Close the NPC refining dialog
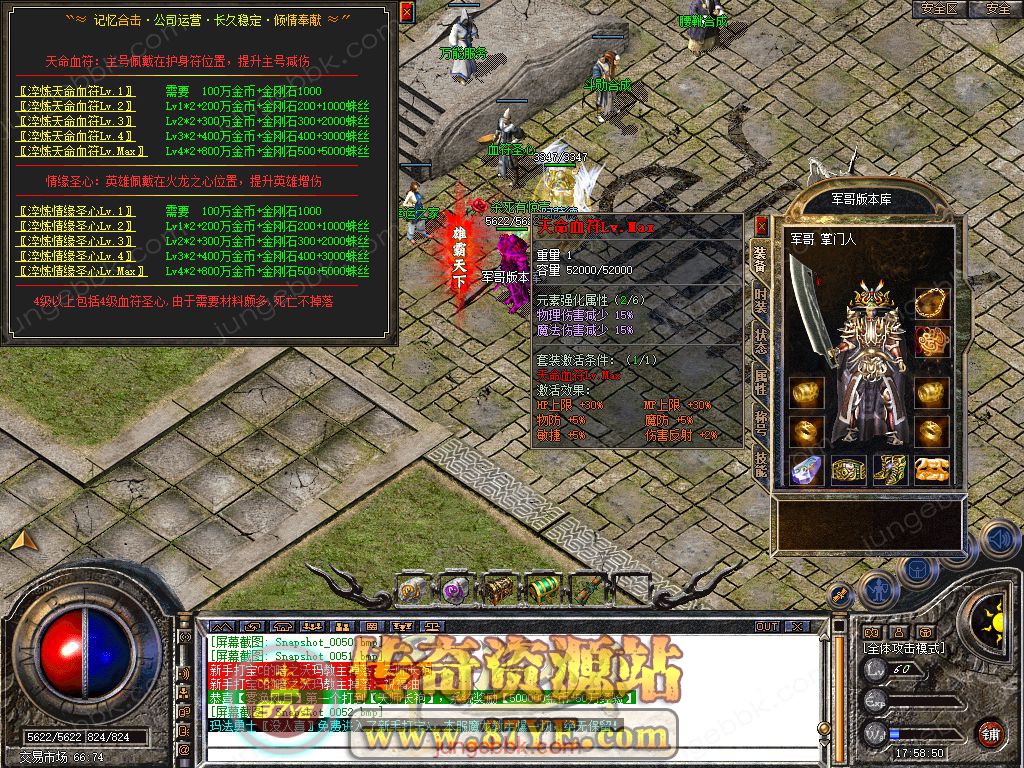1024x768 pixels. click(x=406, y=12)
